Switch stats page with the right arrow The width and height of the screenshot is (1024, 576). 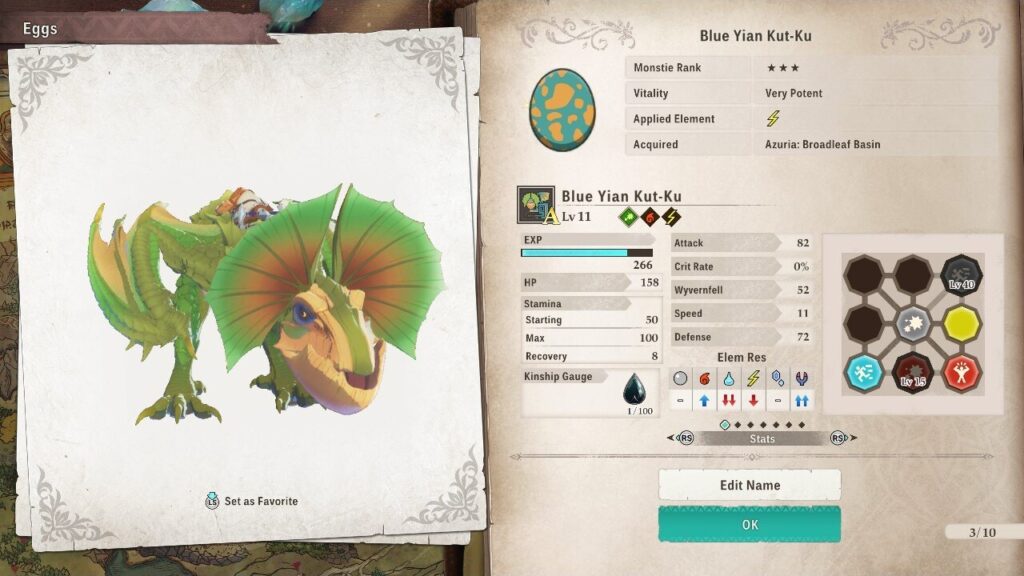841,438
